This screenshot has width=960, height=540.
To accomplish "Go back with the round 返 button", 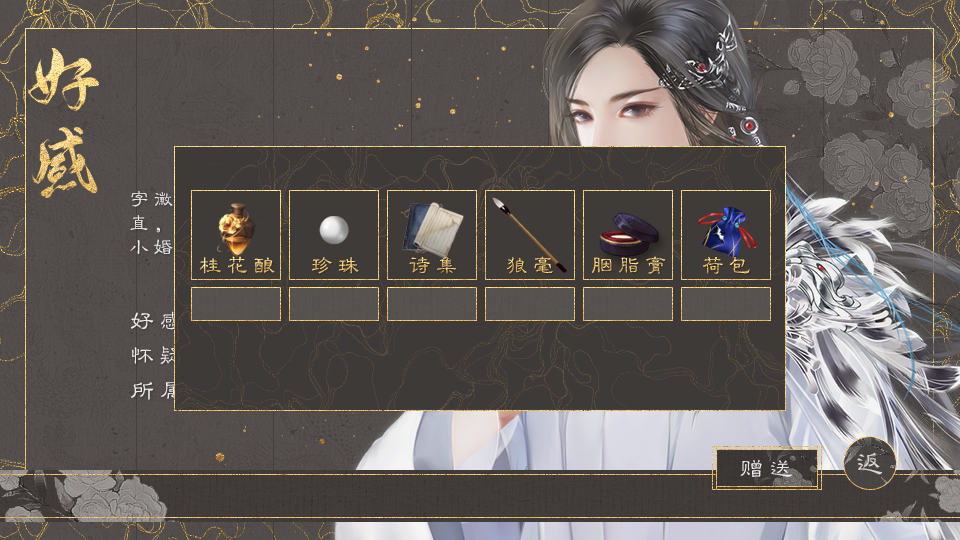I will 869,463.
